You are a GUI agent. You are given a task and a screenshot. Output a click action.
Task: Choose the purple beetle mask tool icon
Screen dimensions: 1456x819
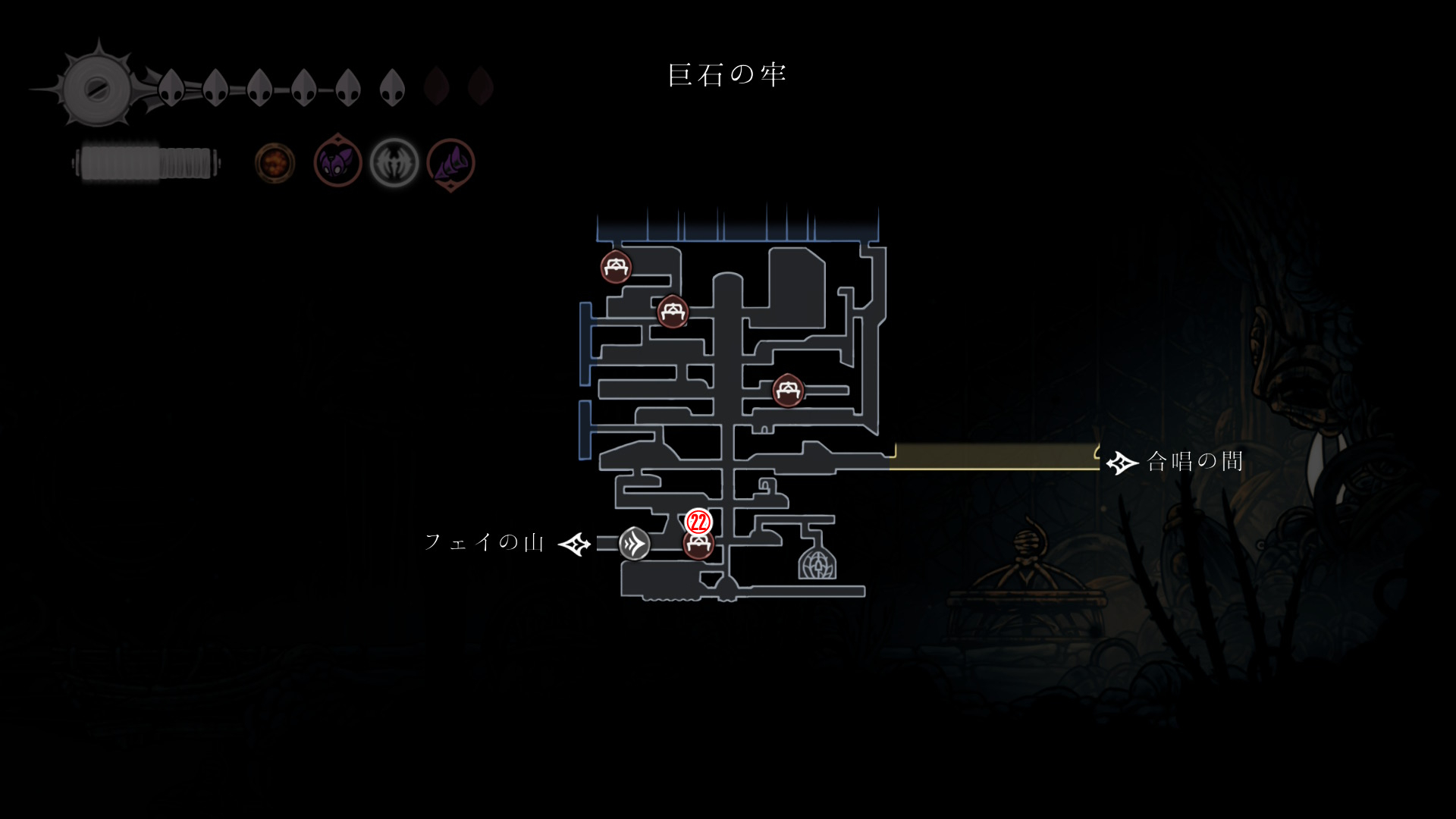tap(337, 162)
